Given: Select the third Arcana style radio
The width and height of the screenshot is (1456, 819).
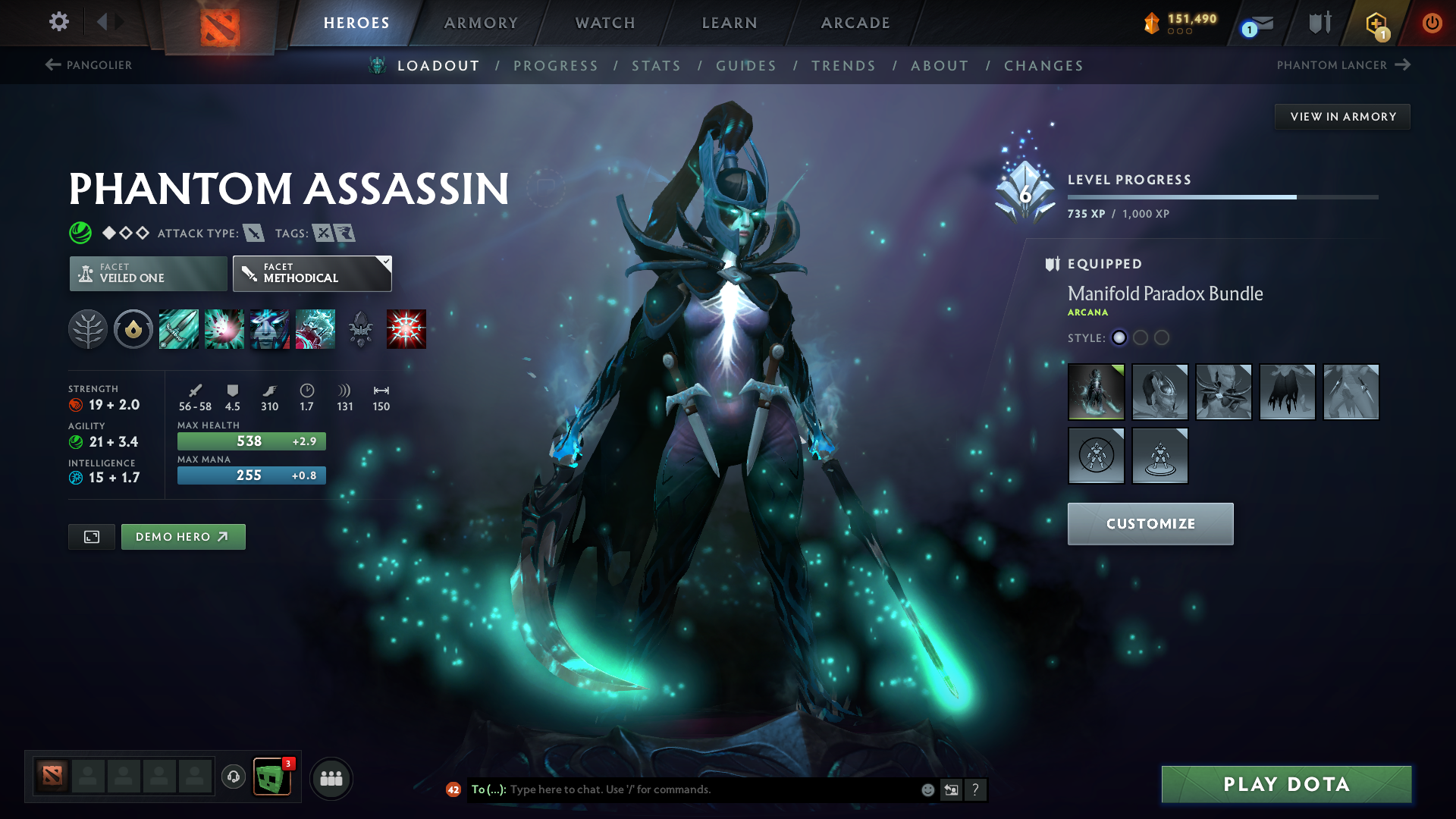Looking at the screenshot, I should pos(1162,338).
